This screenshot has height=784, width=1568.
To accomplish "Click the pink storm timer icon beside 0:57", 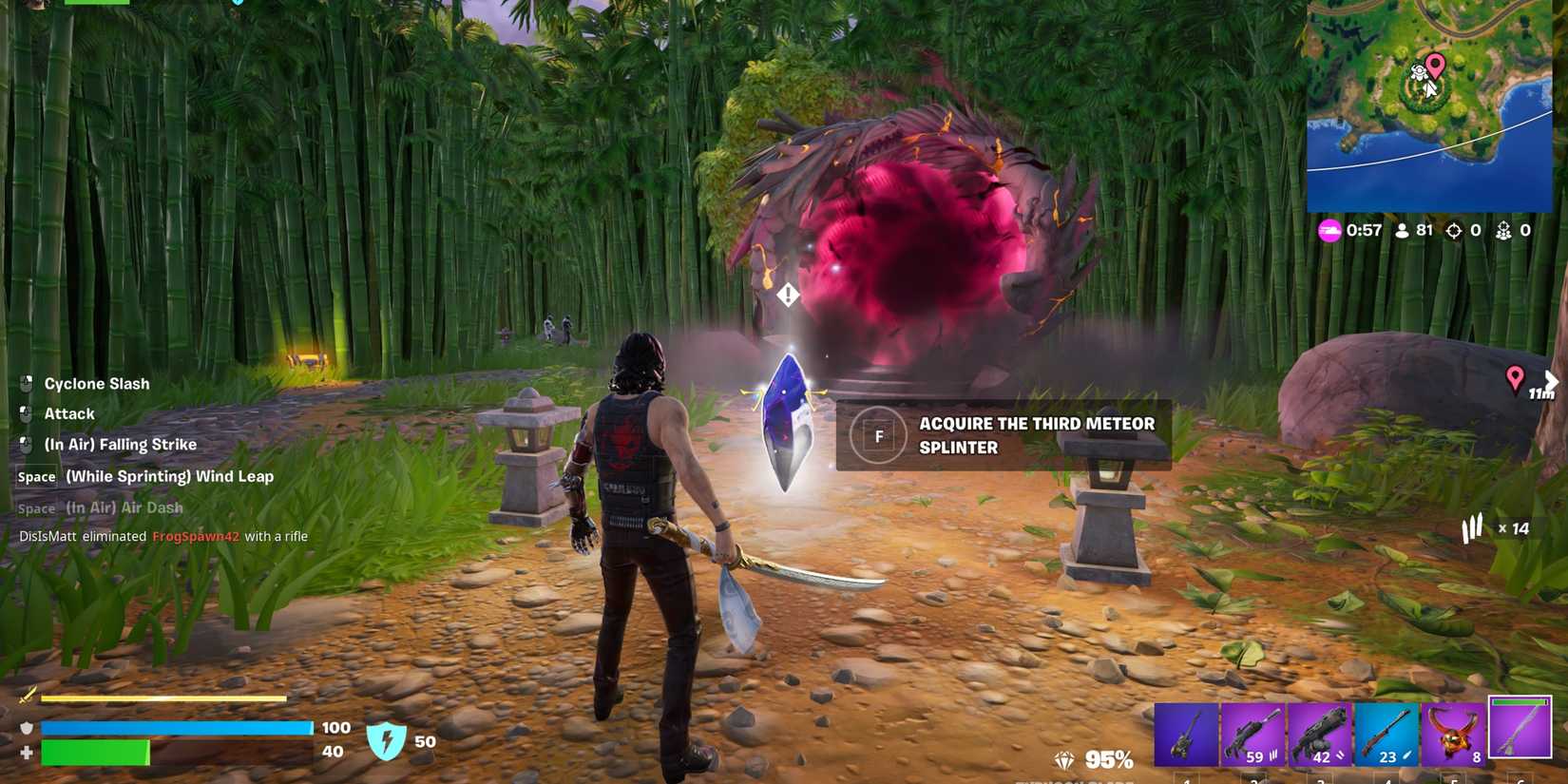I will [1330, 230].
